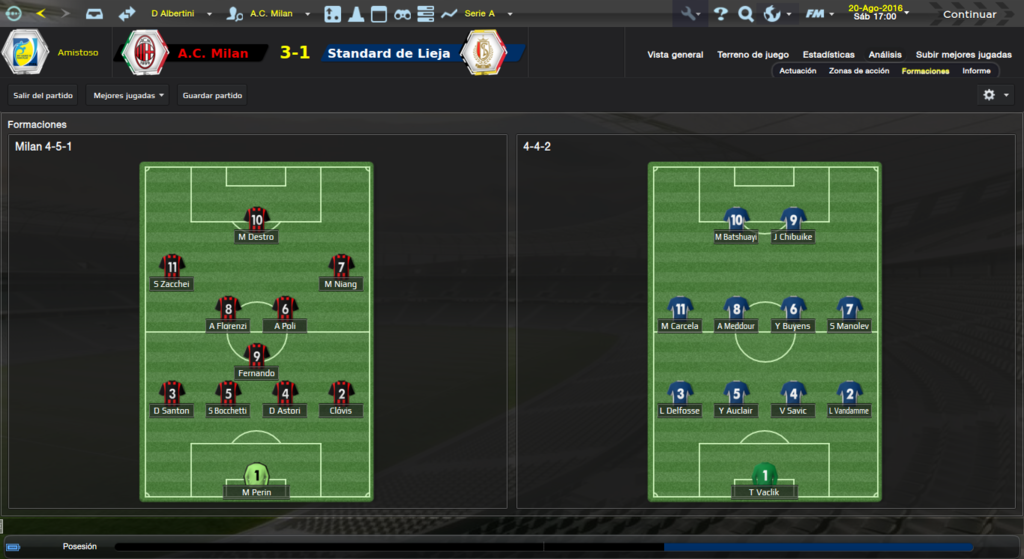Show the Estadísticas tab
This screenshot has width=1024, height=559.
(x=828, y=55)
